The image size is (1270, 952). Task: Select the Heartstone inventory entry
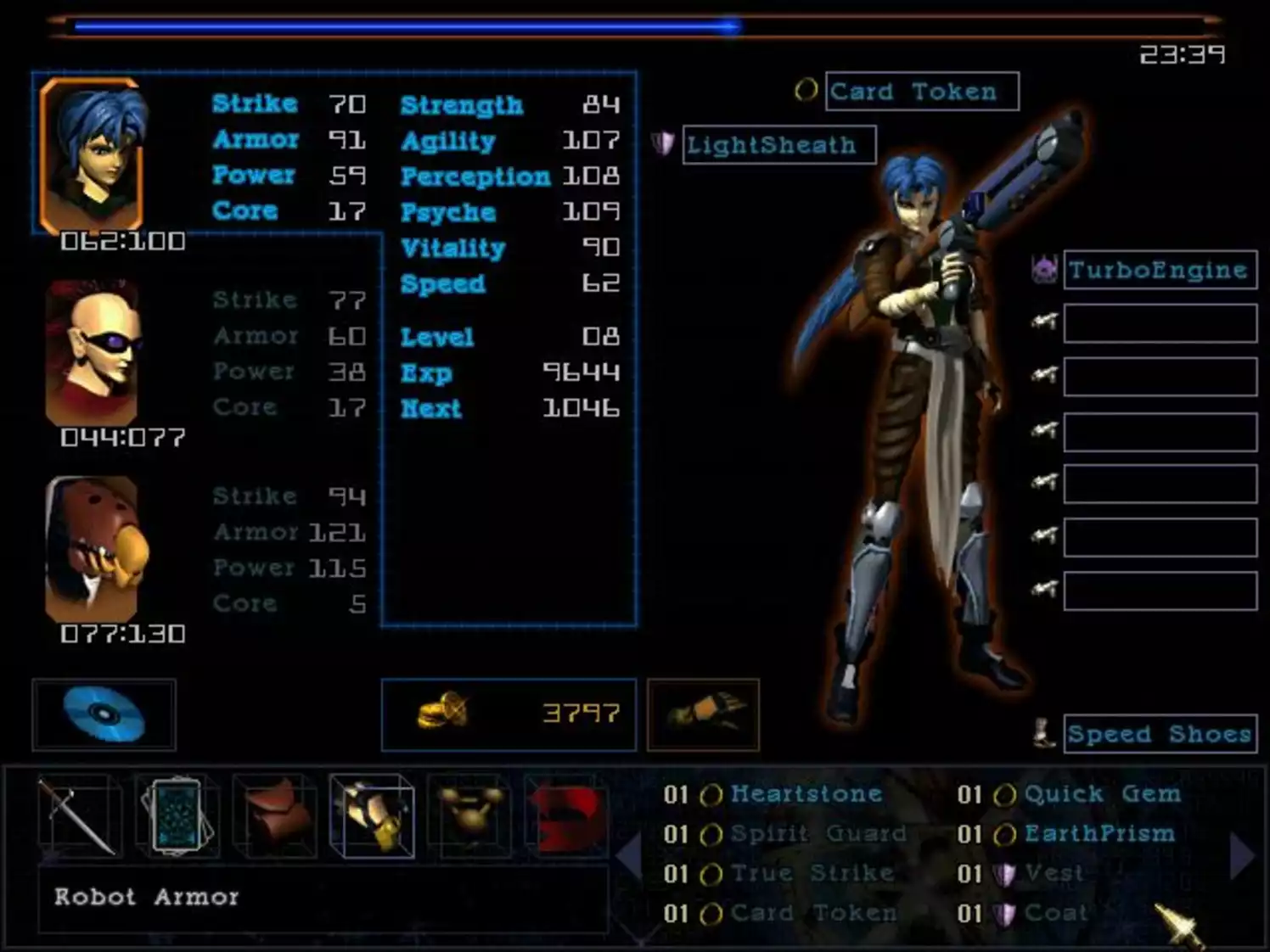click(805, 793)
